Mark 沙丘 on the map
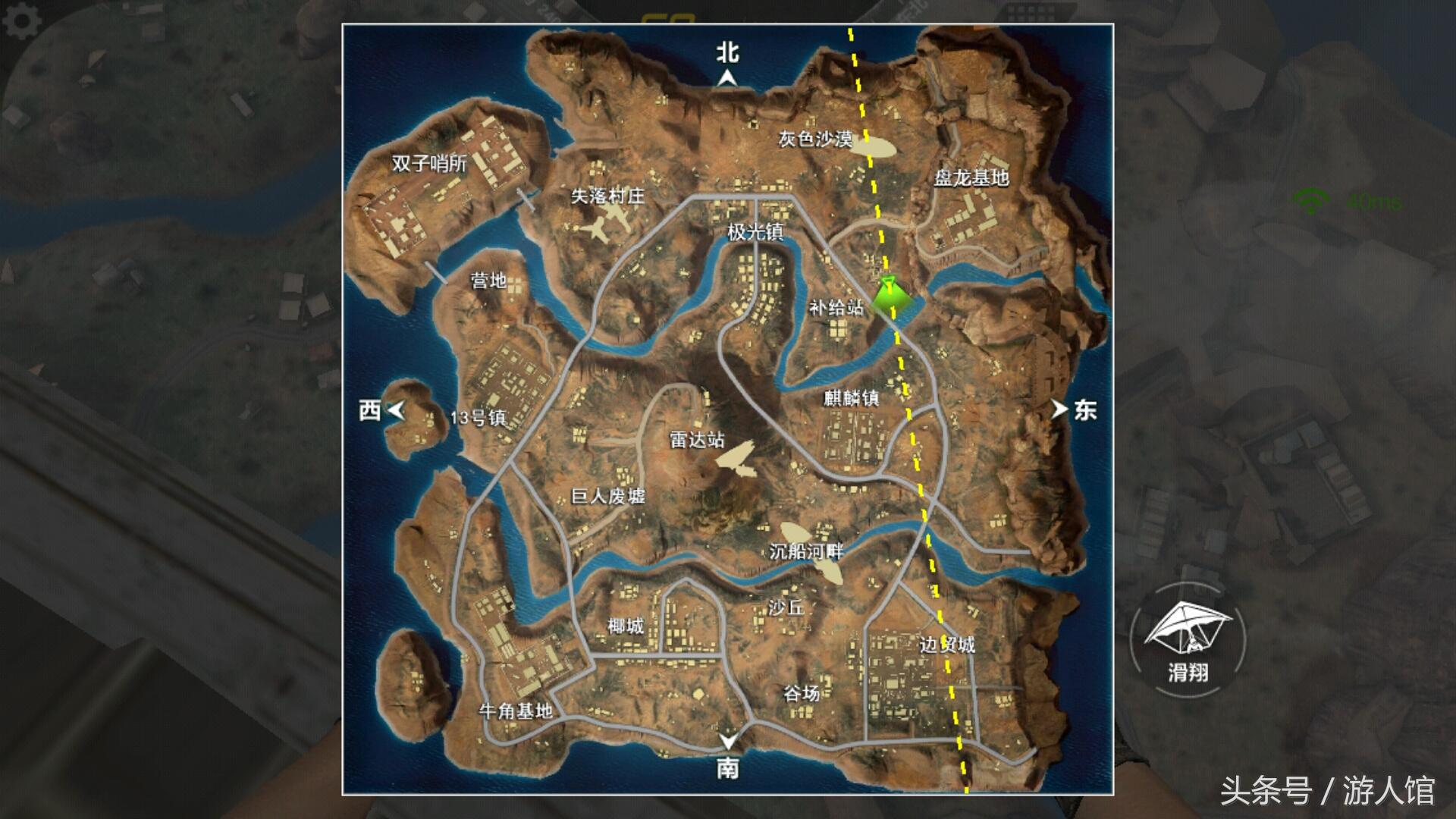This screenshot has height=819, width=1456. pos(786,607)
